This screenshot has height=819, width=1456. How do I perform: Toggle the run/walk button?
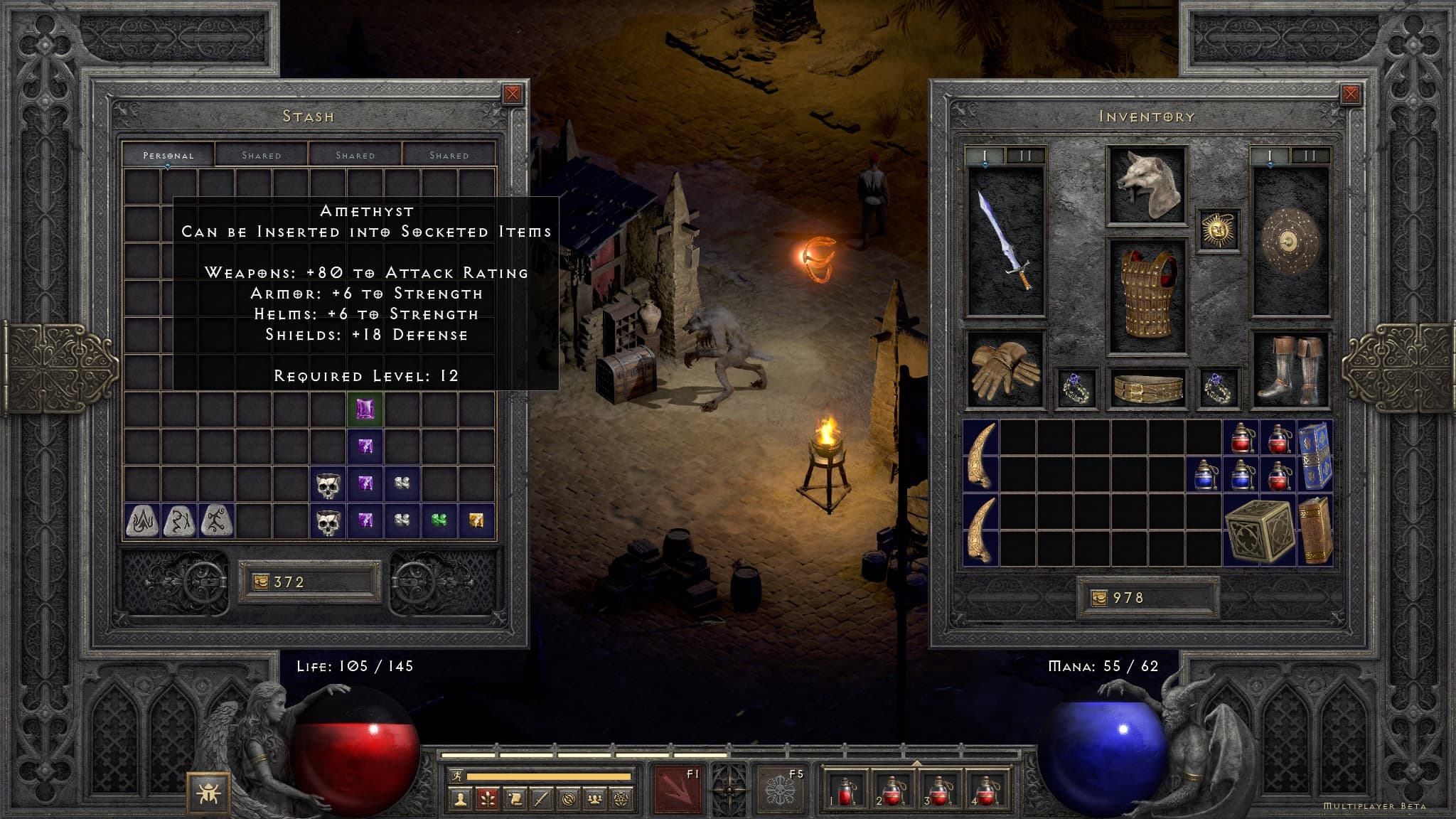coord(456,776)
